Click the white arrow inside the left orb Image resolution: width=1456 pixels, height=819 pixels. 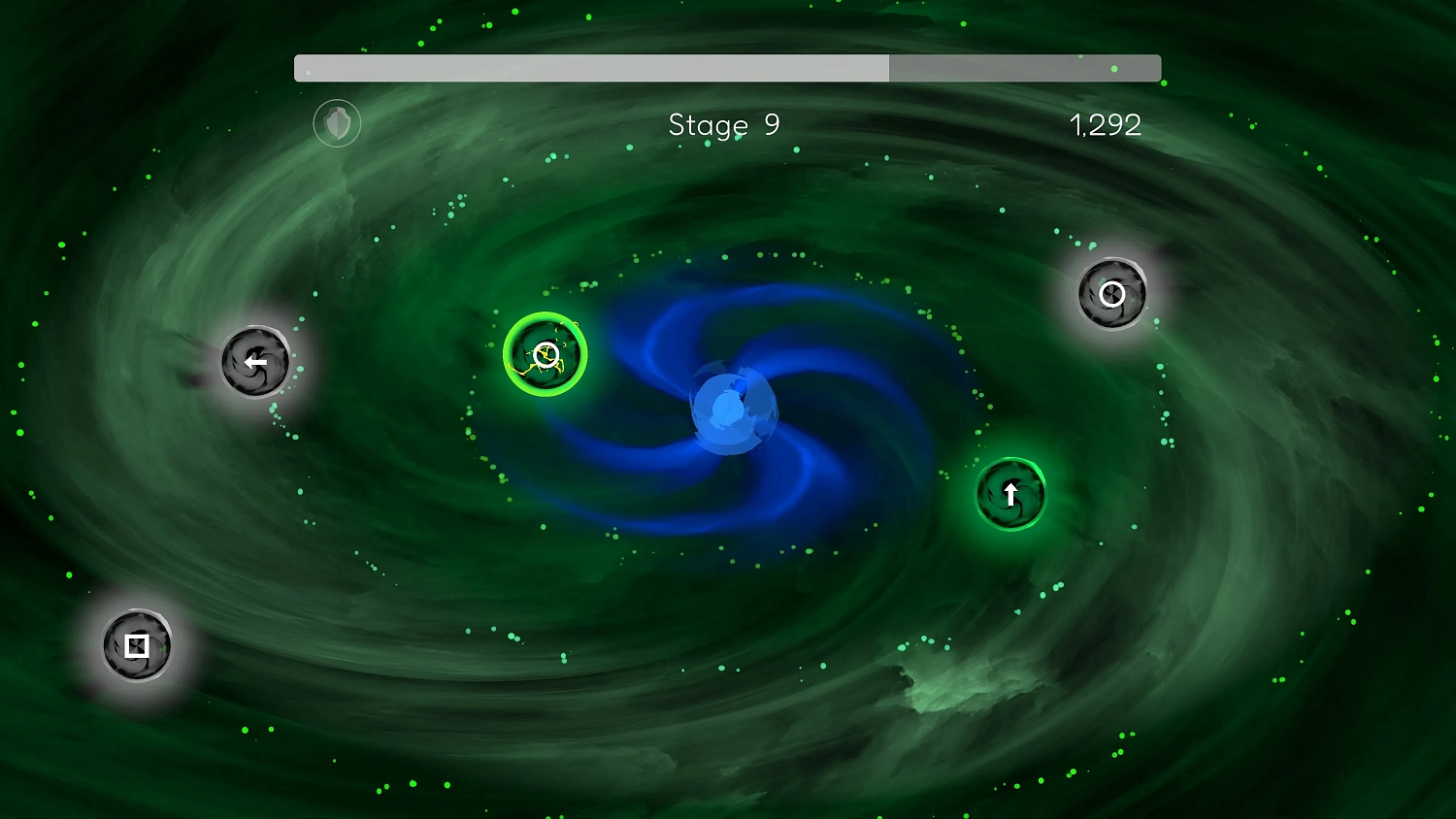(255, 362)
